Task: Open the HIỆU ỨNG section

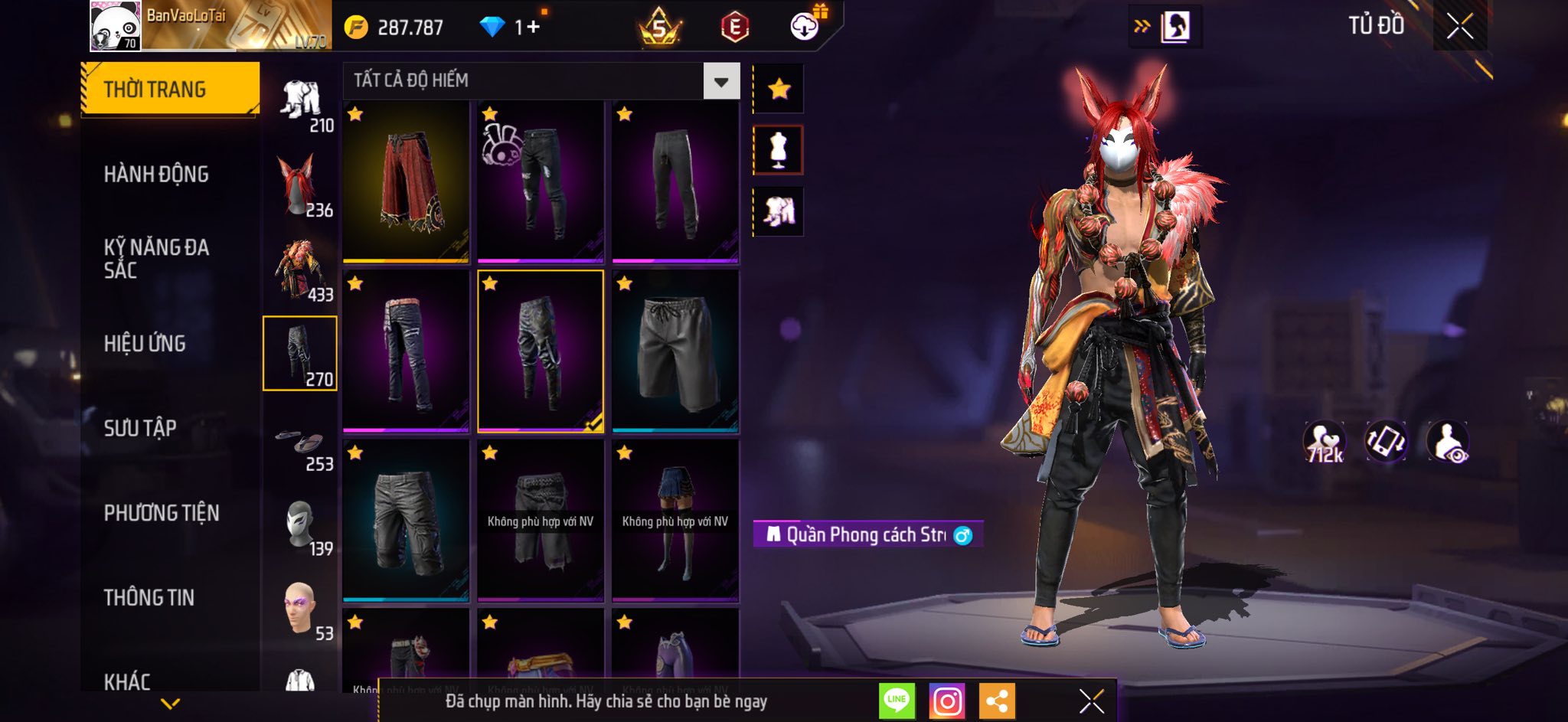Action: (145, 344)
